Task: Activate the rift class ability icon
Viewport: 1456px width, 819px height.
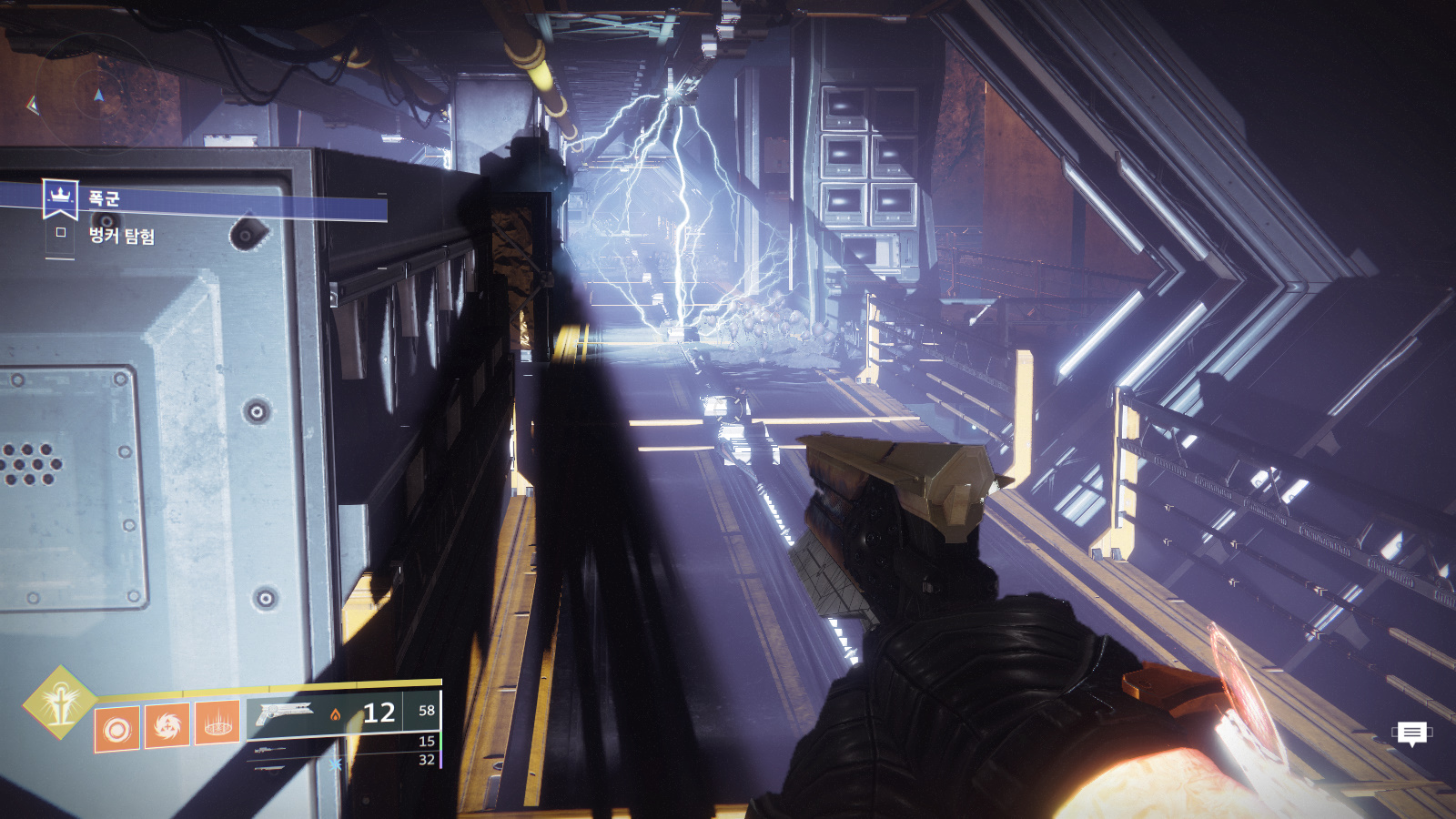Action: click(217, 724)
